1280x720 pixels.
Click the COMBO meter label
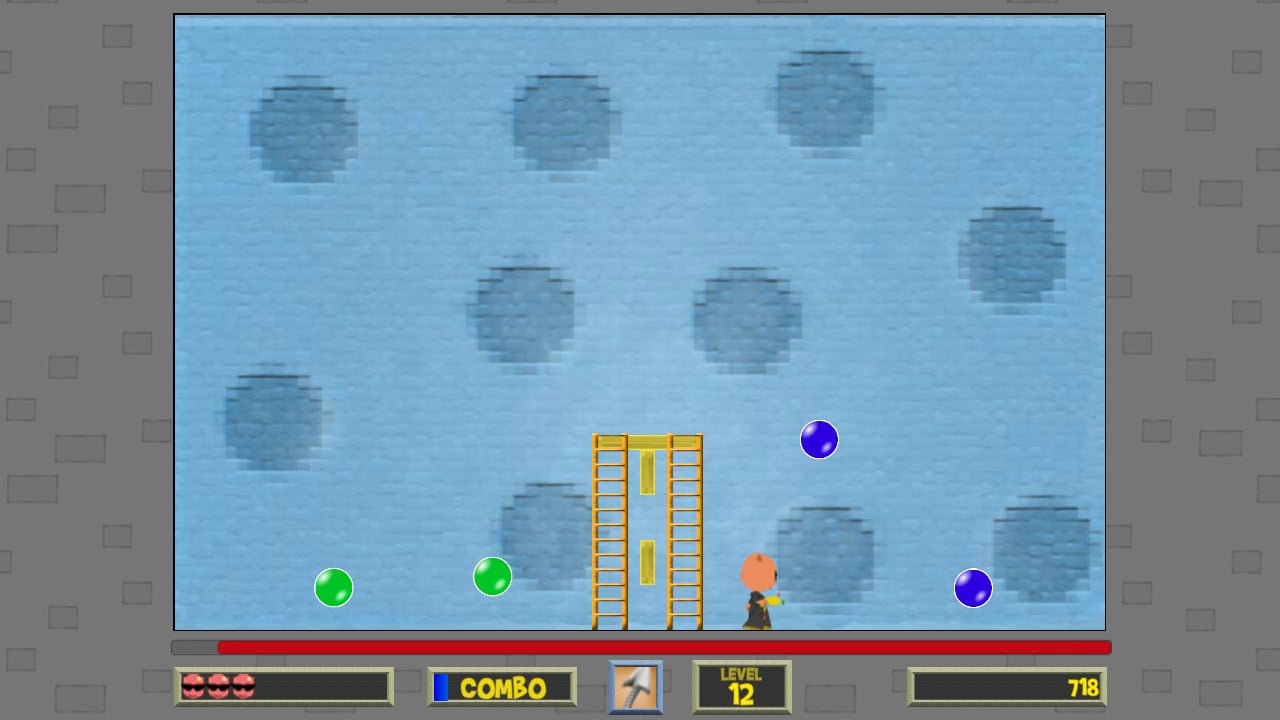[x=502, y=687]
